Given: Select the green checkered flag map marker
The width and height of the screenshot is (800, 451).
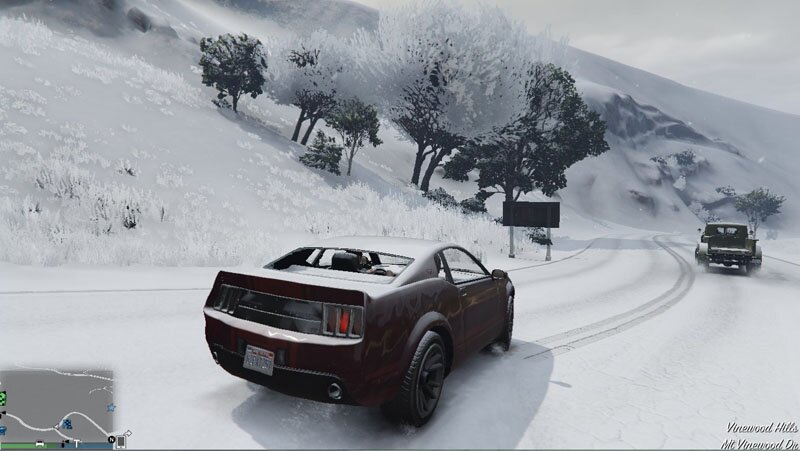Looking at the screenshot, I should pos(3,398).
